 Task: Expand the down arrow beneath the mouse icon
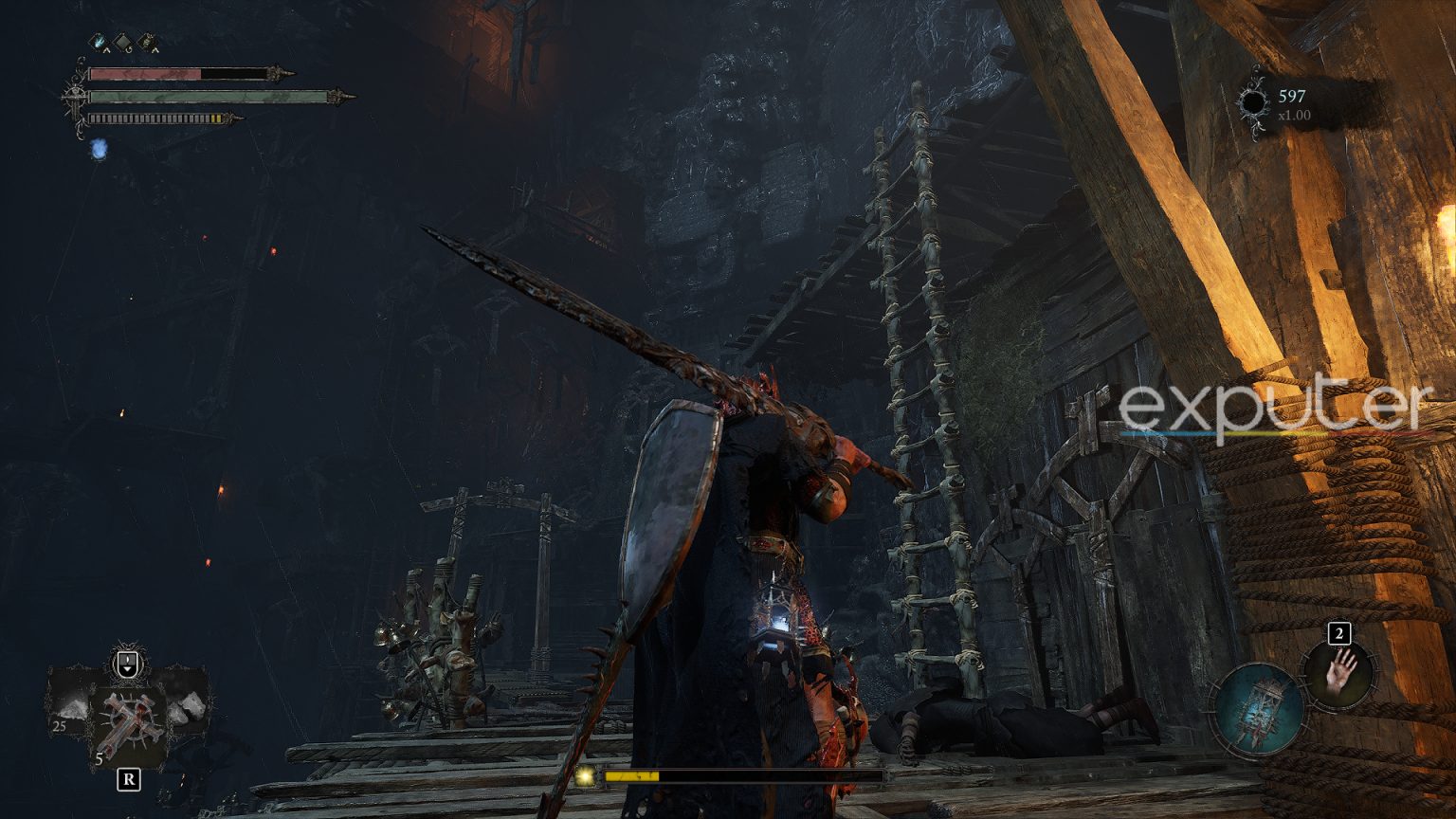pyautogui.click(x=127, y=669)
